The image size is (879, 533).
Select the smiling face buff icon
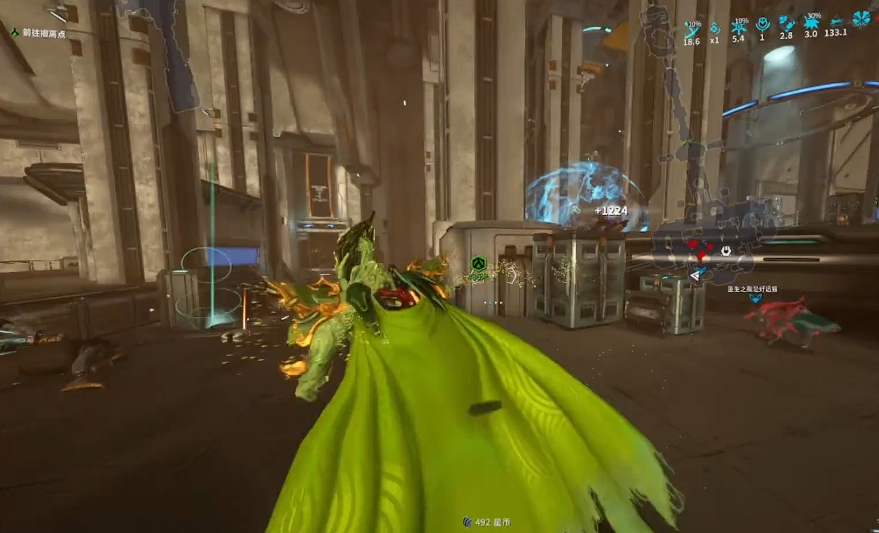point(762,23)
